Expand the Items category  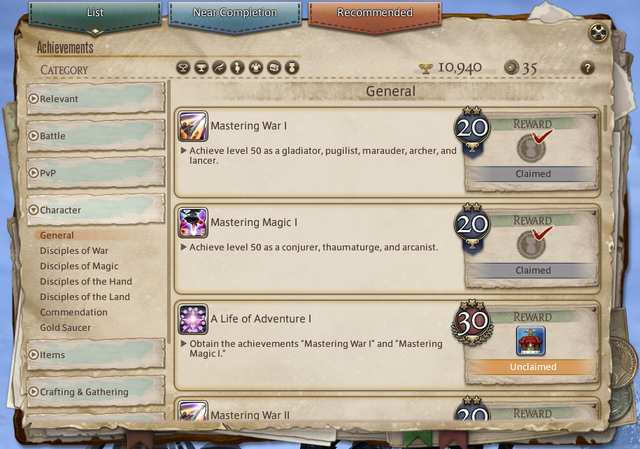pos(96,355)
